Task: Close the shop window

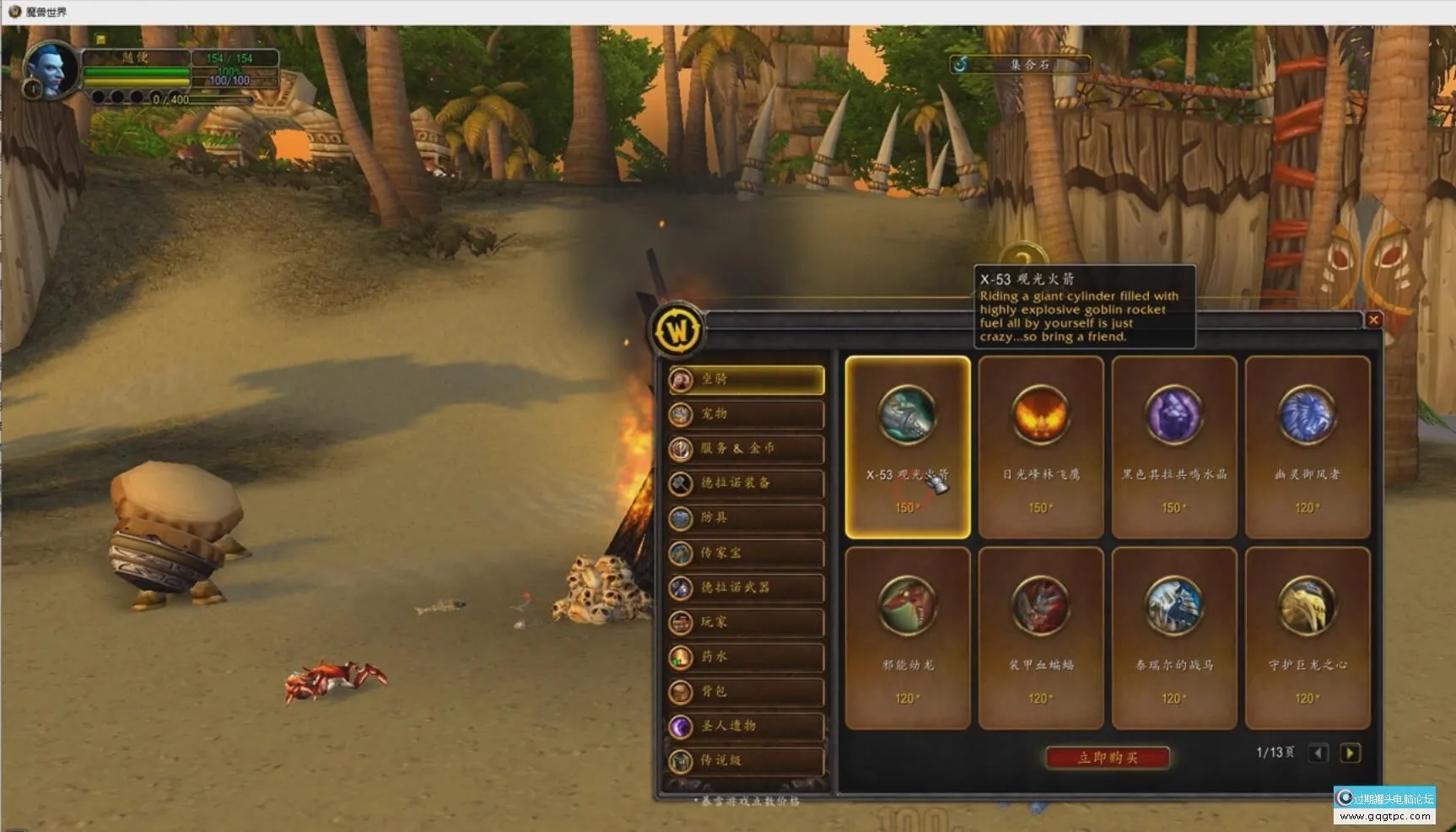Action: (1373, 320)
